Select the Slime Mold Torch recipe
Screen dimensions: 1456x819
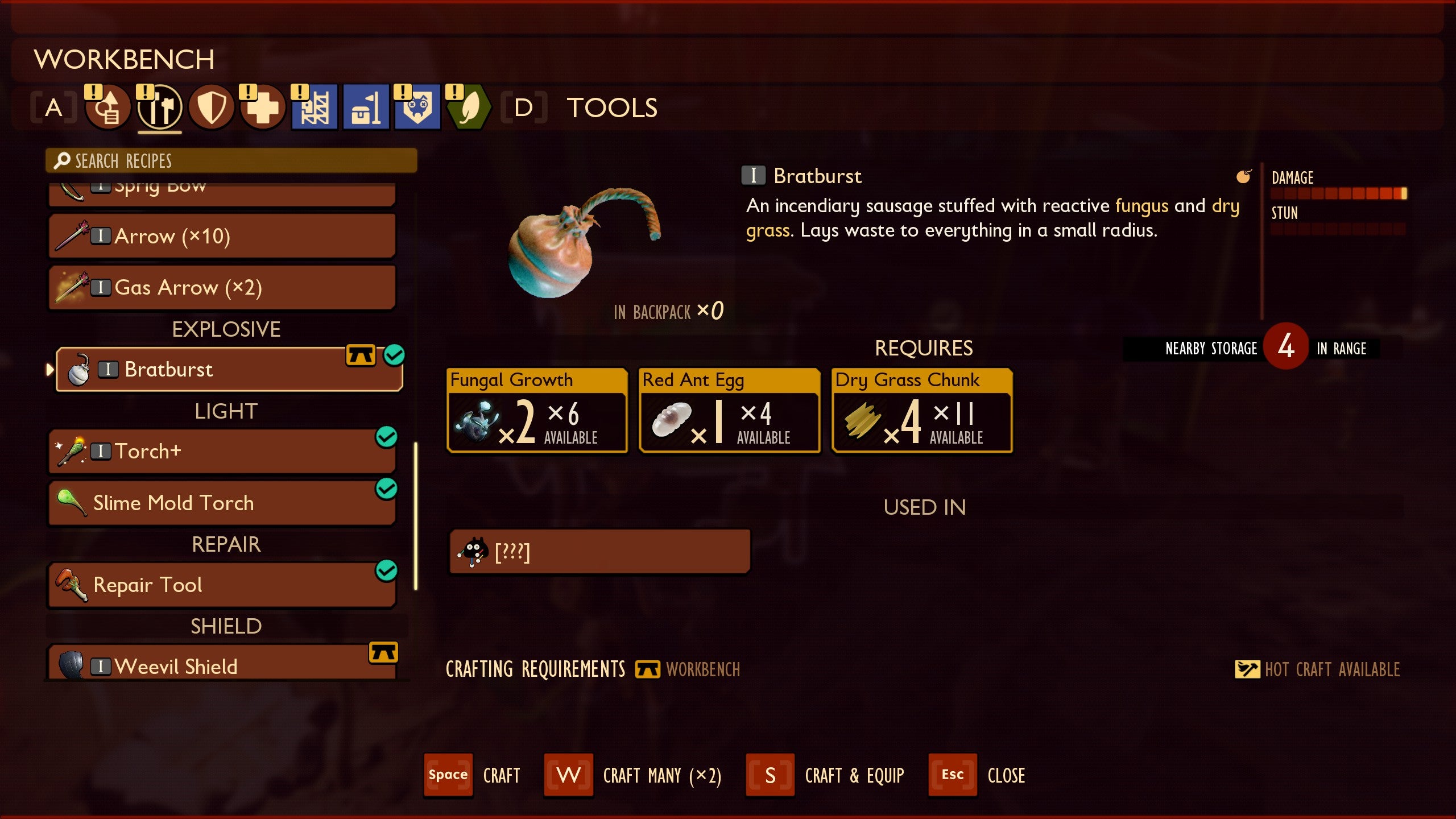point(222,503)
